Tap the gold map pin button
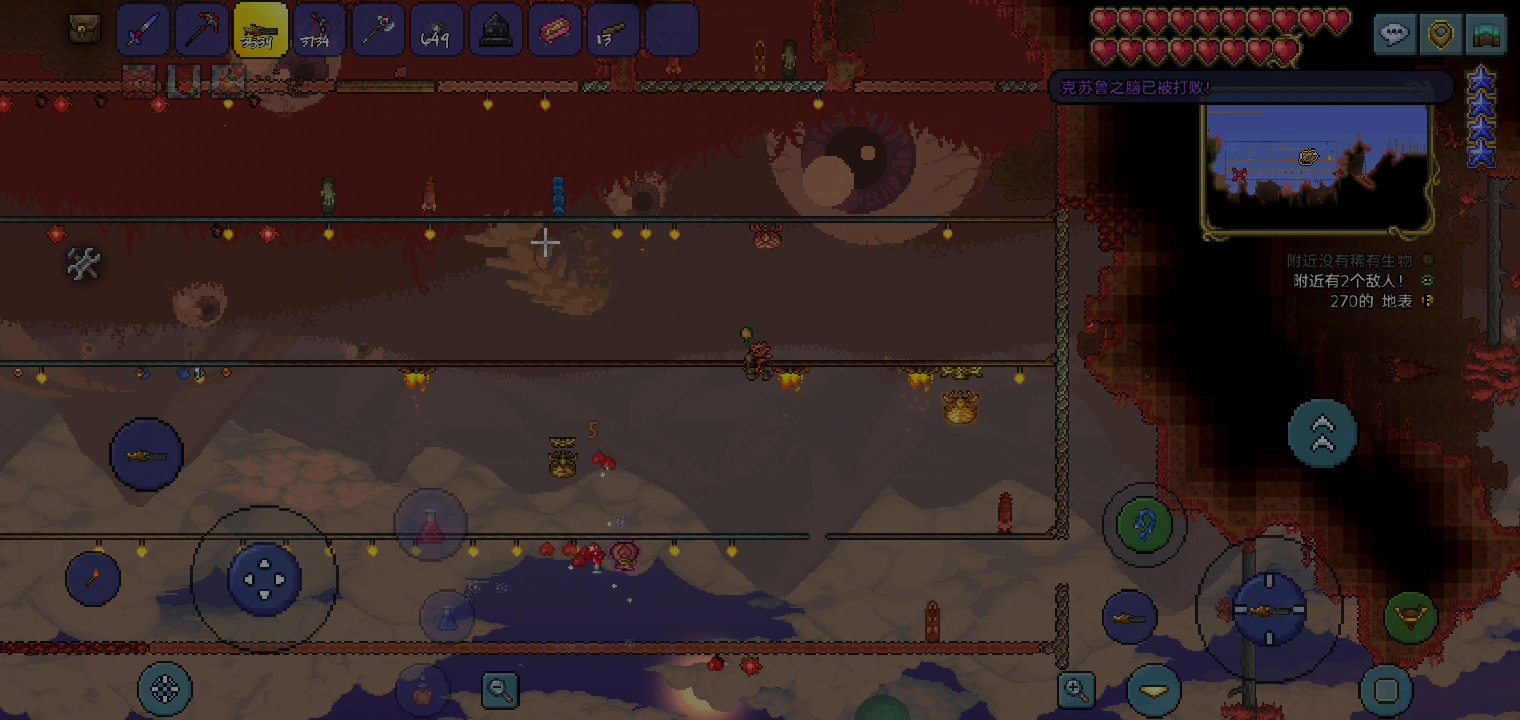This screenshot has height=720, width=1520. click(x=1440, y=35)
